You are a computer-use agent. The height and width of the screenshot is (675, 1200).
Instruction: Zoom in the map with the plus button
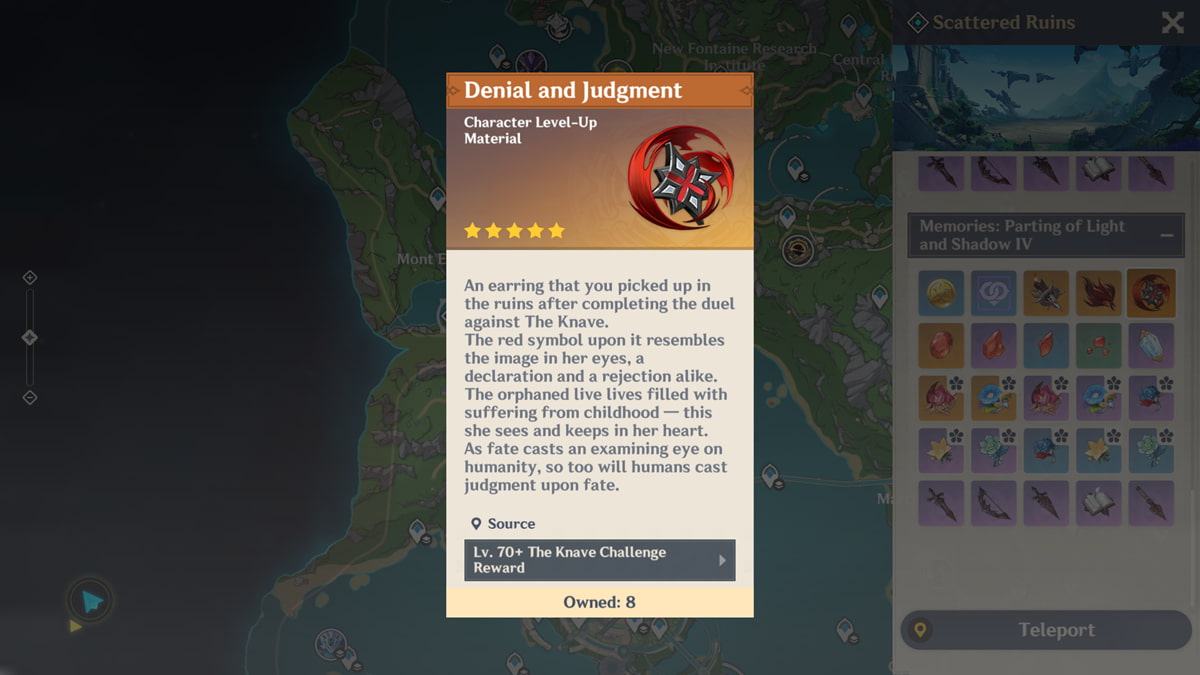coord(30,277)
